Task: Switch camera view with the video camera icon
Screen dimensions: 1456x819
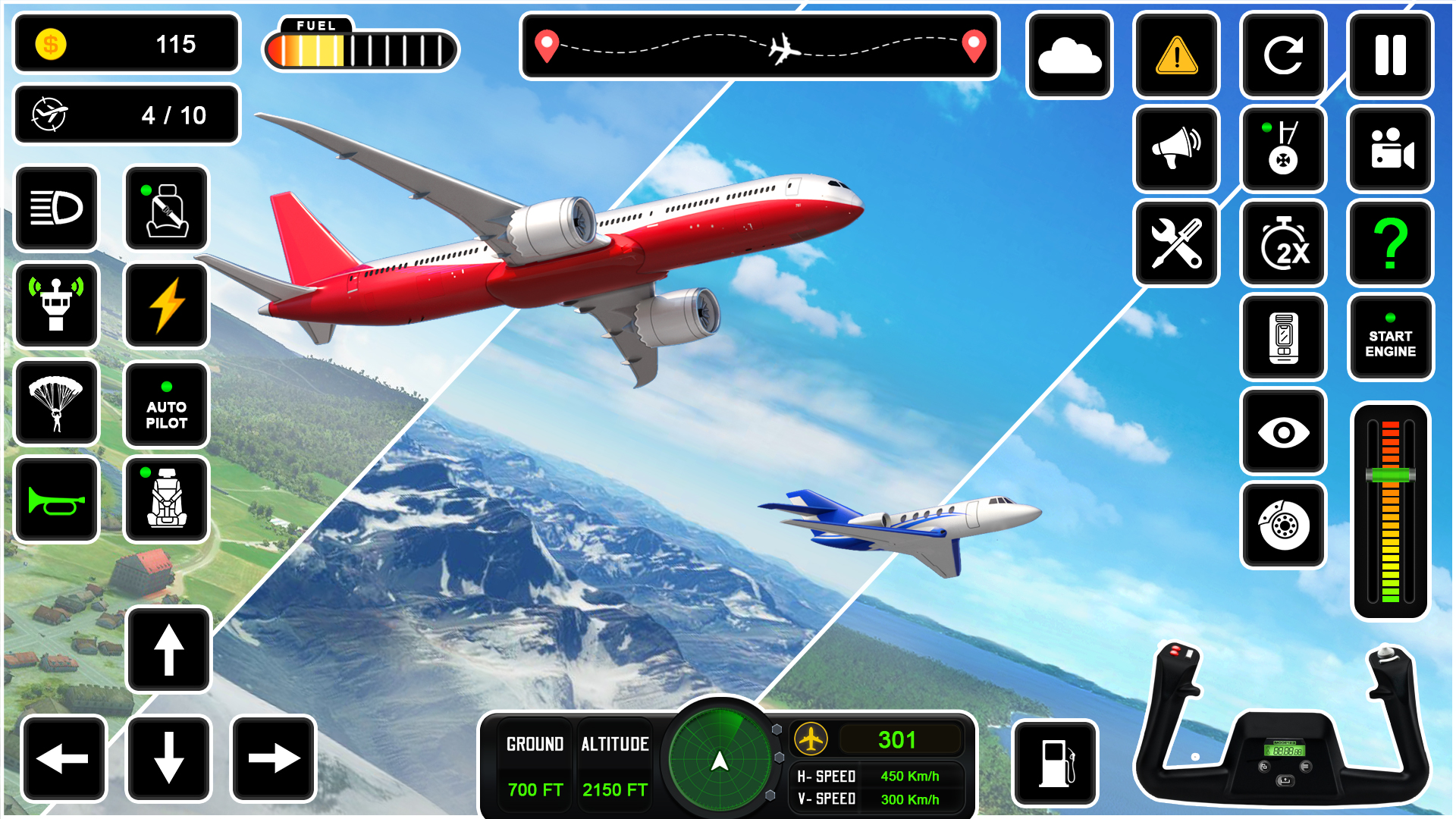Action: coord(1390,149)
